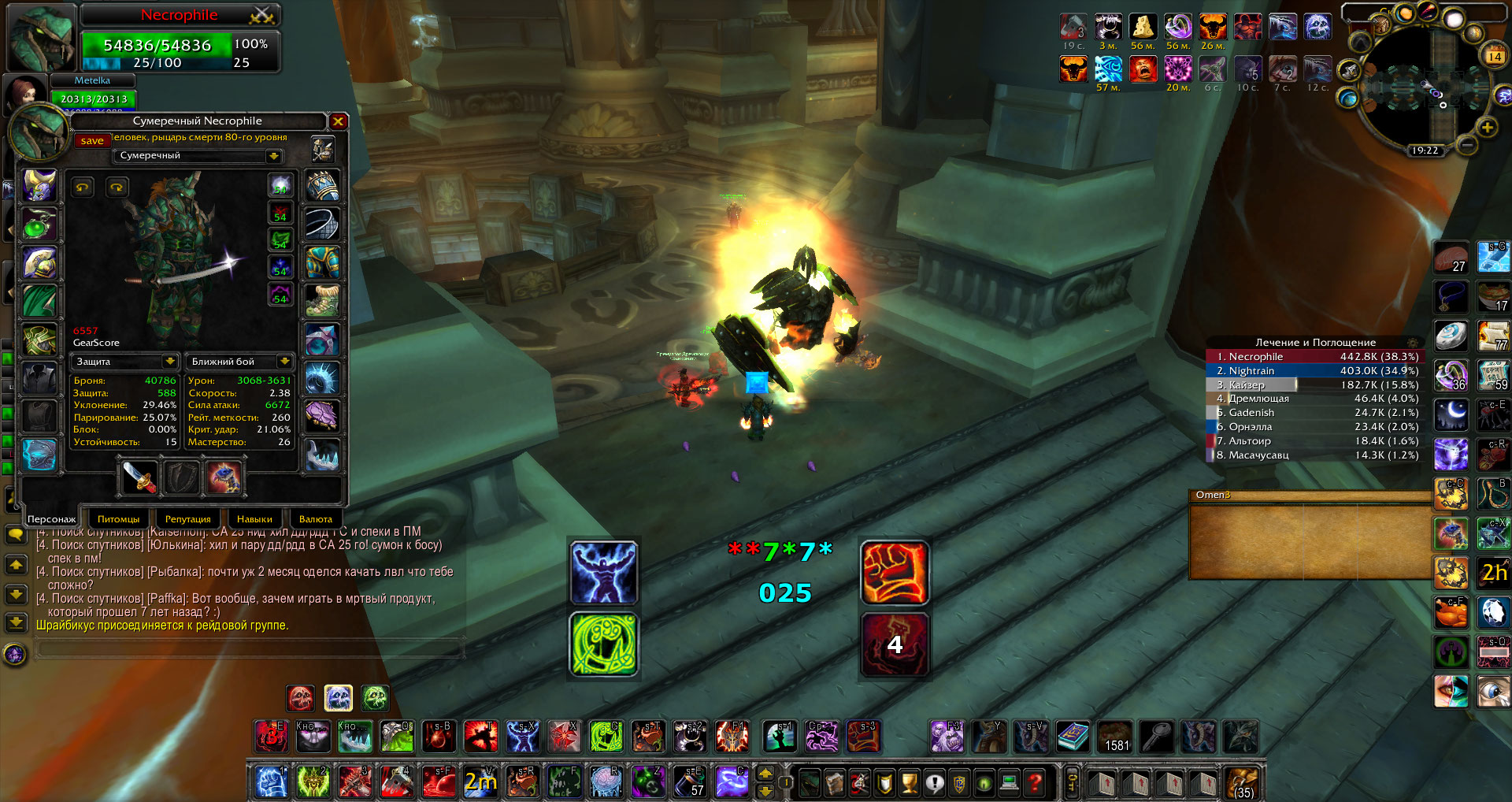Zoom in on the minimap
This screenshot has height=802, width=1512.
click(1487, 128)
